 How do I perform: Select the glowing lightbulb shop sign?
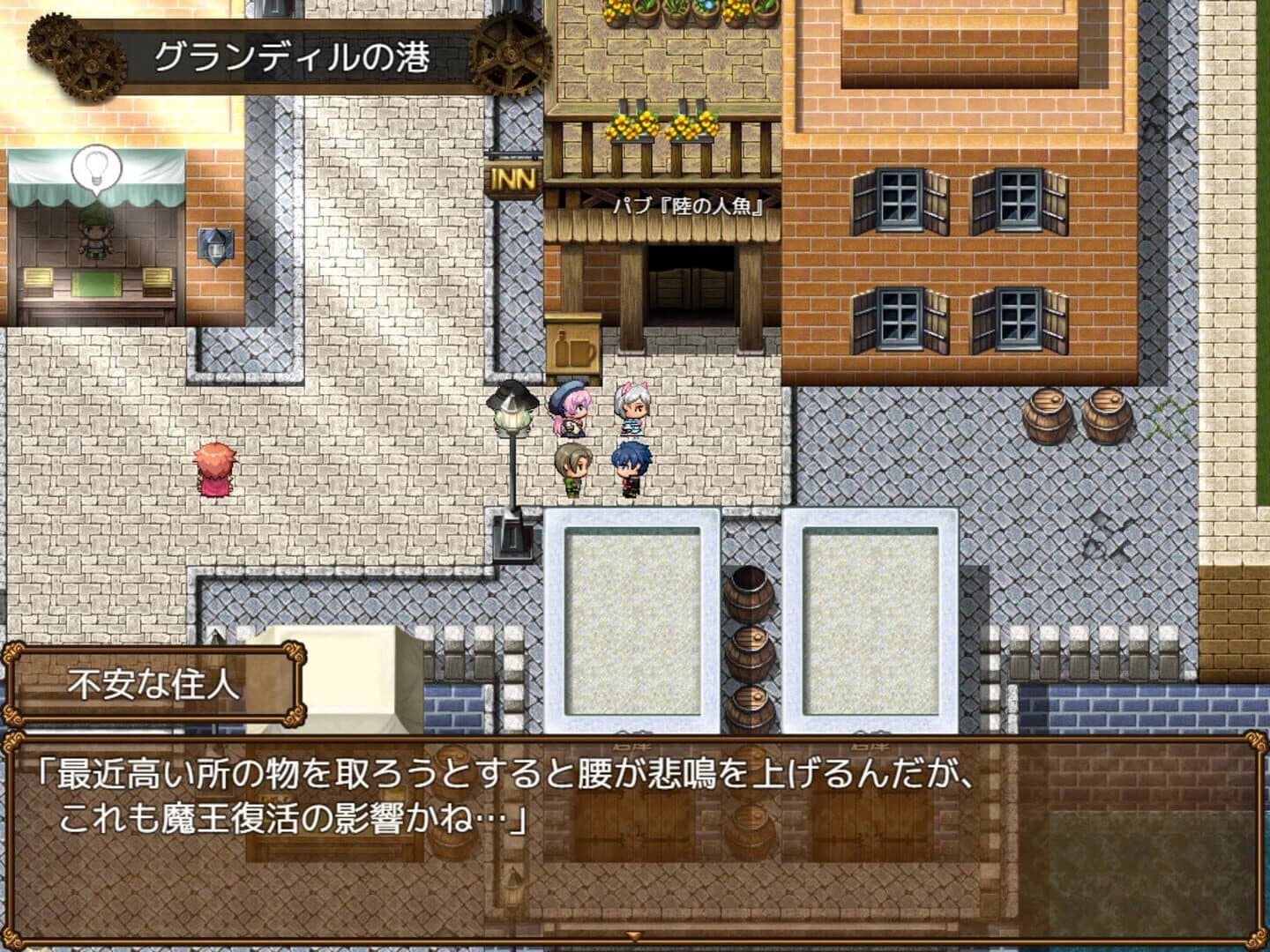97,167
